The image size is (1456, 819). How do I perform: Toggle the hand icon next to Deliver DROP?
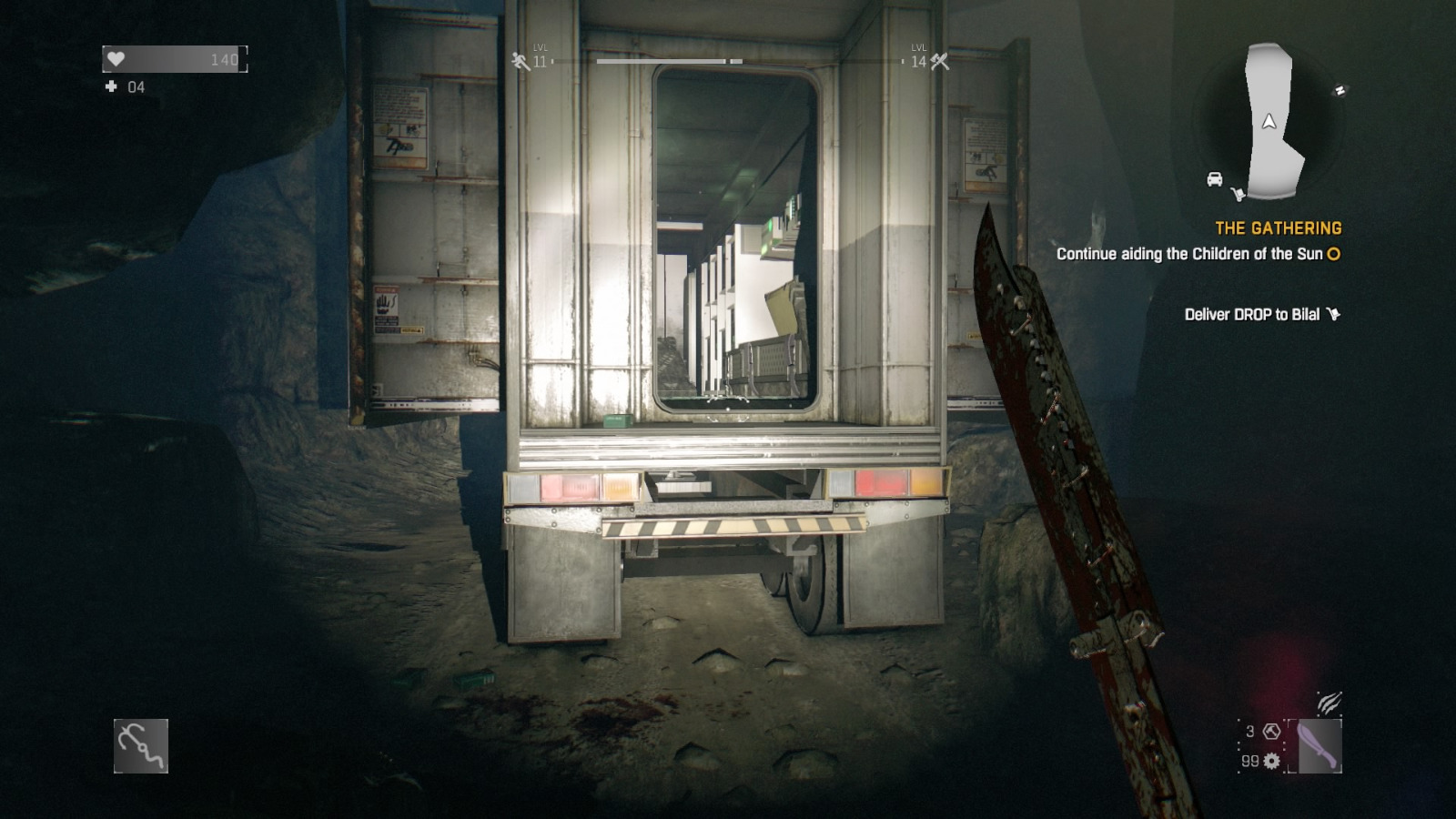point(1335,312)
